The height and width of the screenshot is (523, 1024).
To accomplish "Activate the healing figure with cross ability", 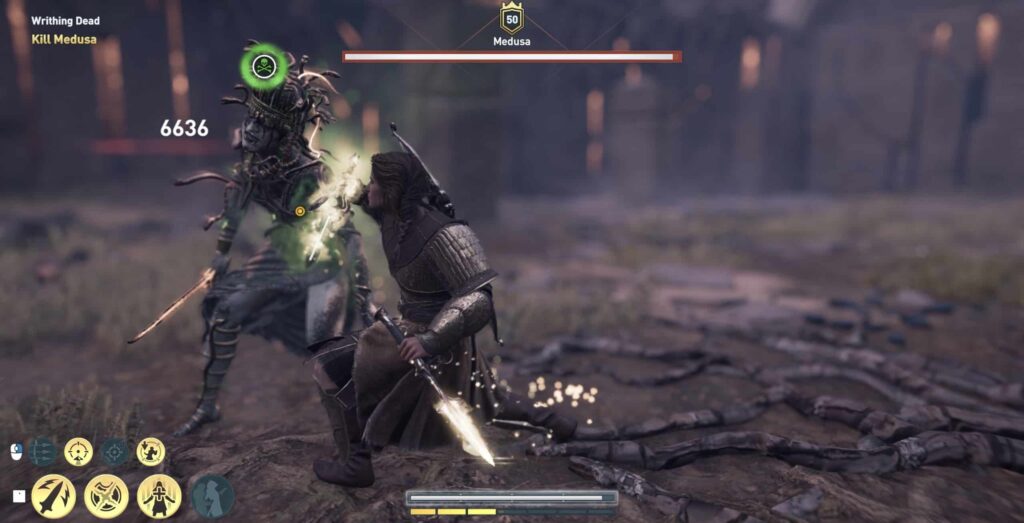I will 159,496.
